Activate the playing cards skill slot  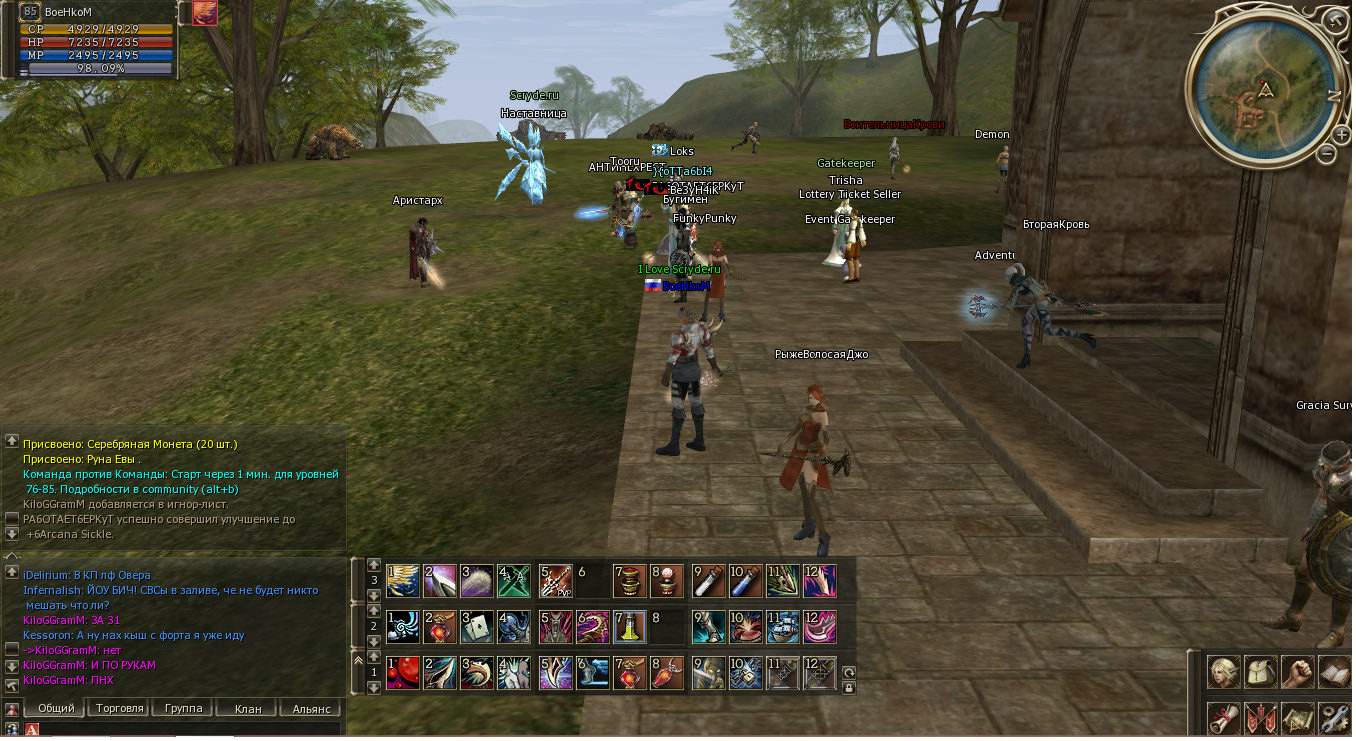476,627
